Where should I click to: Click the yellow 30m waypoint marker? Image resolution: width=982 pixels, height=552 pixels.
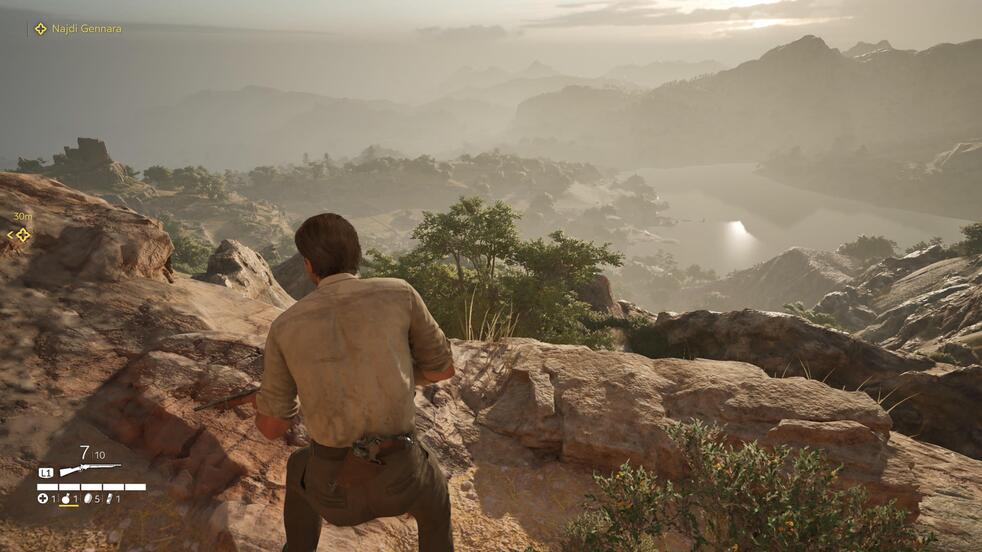[x=19, y=235]
